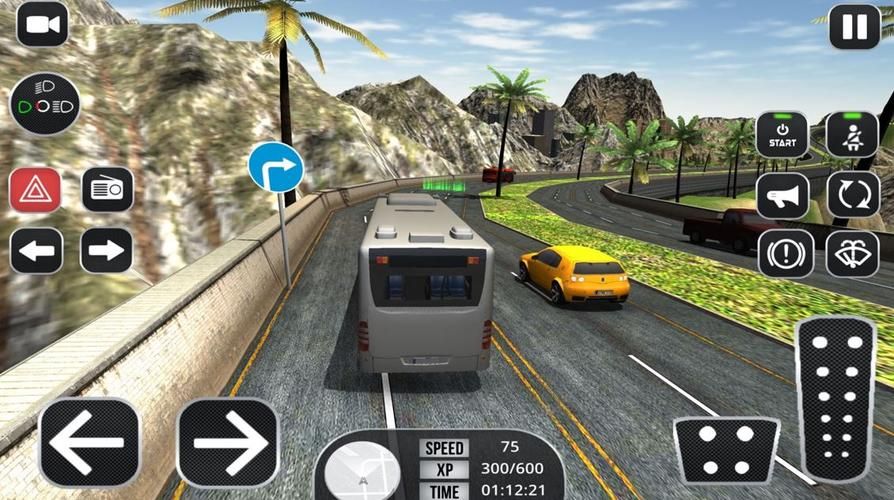The height and width of the screenshot is (500, 894).
Task: Open the radio
Action: [x=107, y=189]
